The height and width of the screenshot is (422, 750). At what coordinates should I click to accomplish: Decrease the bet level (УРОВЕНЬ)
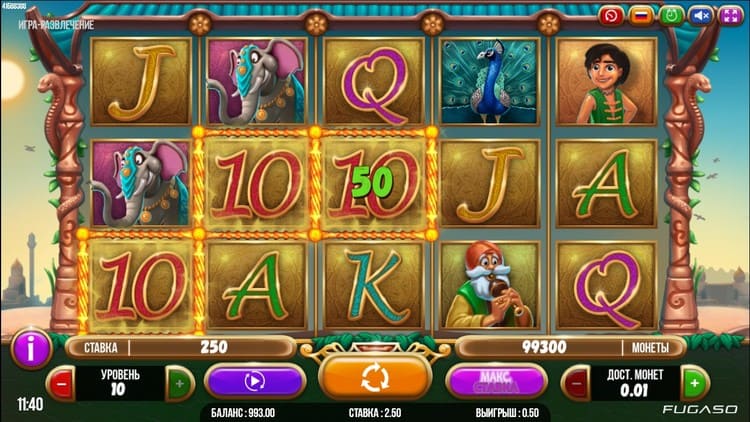(x=61, y=382)
